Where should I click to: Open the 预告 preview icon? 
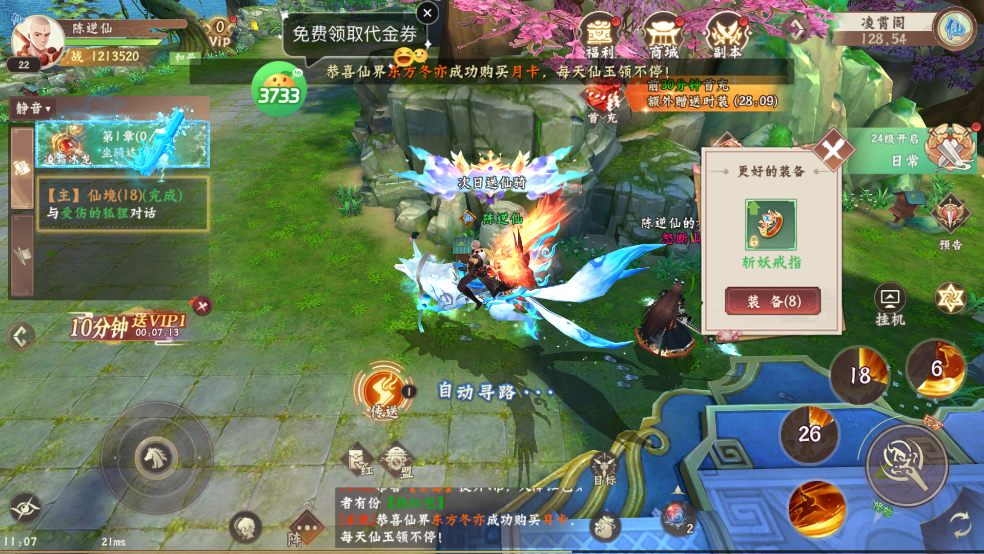[x=950, y=219]
